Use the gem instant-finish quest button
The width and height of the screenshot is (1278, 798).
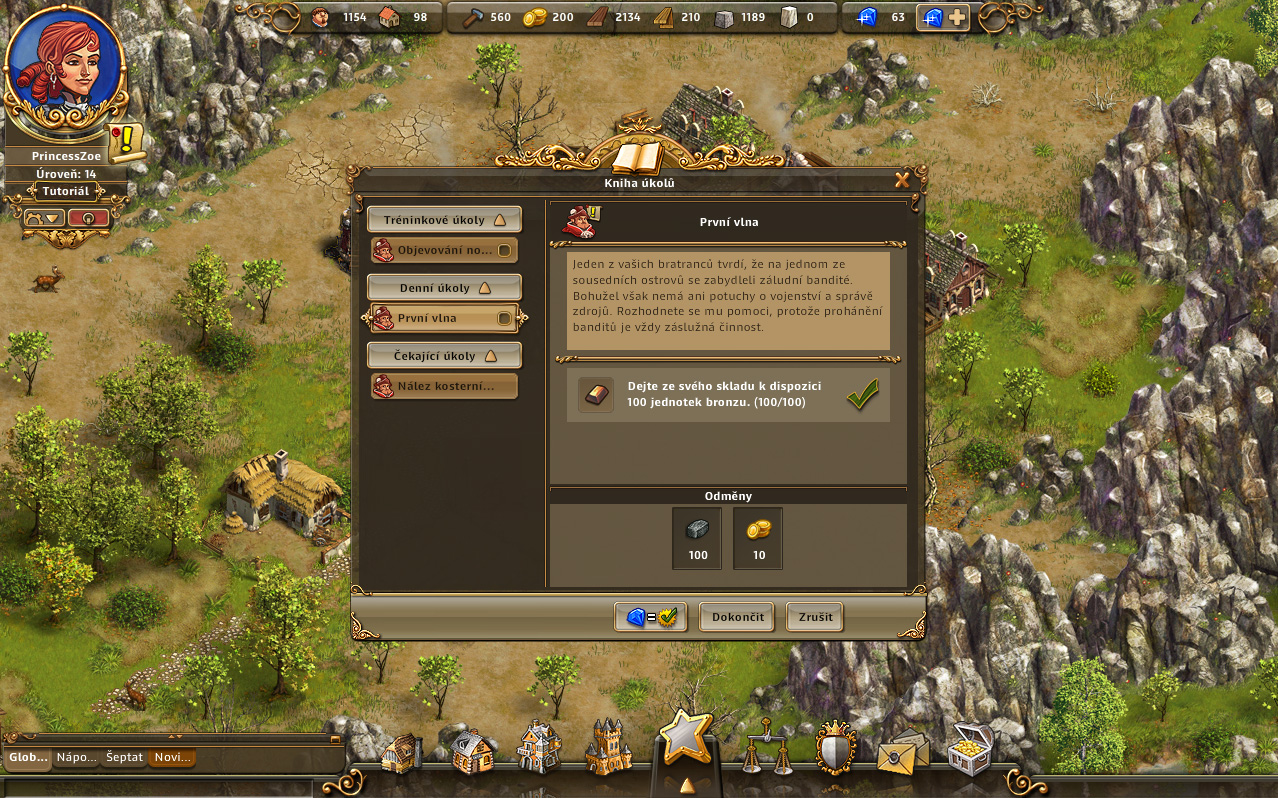coord(651,617)
